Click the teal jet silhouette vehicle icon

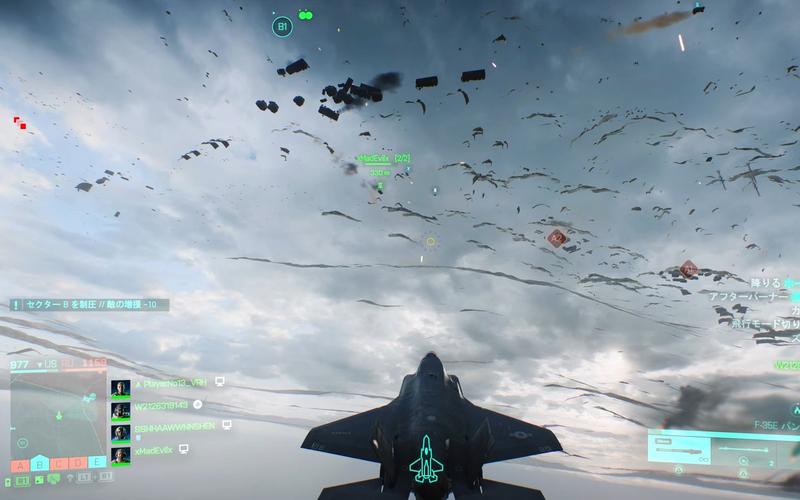pyautogui.click(x=427, y=458)
